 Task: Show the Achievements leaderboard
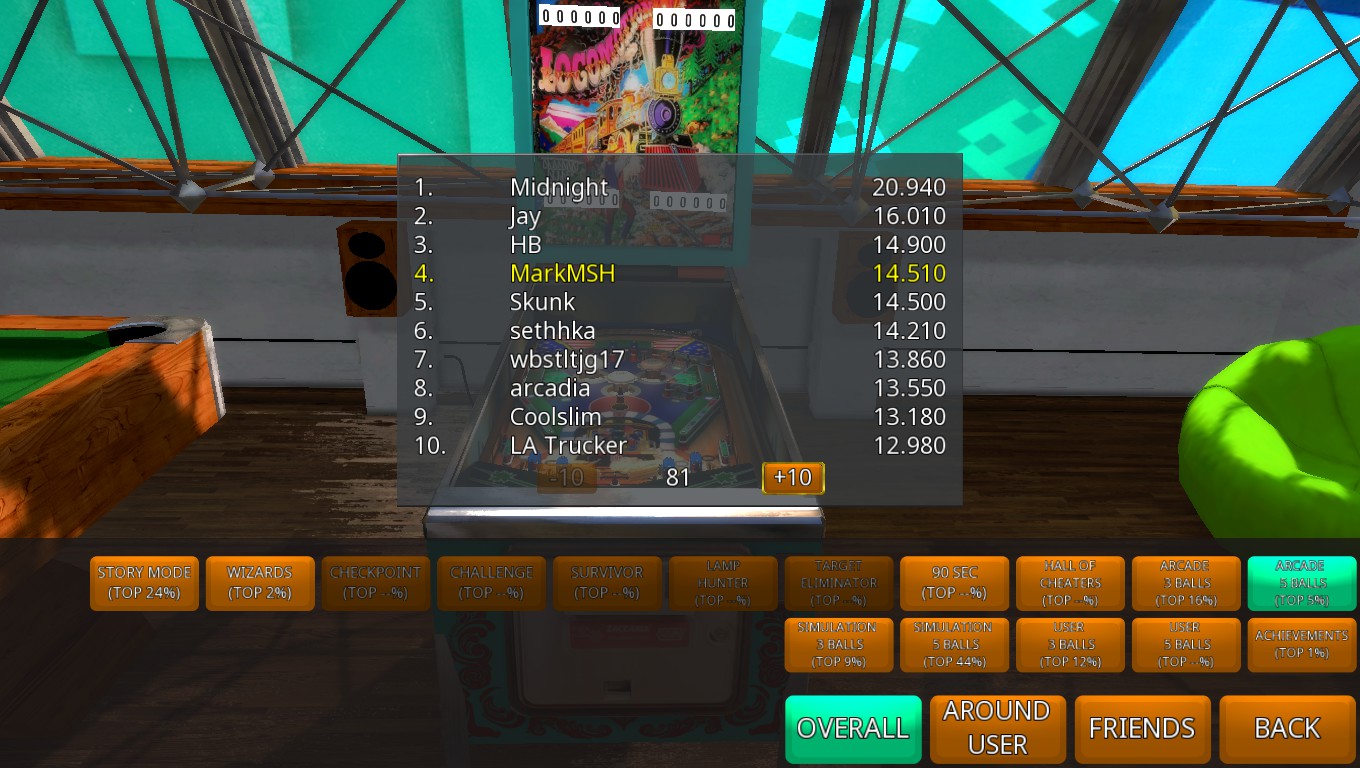pyautogui.click(x=1301, y=645)
